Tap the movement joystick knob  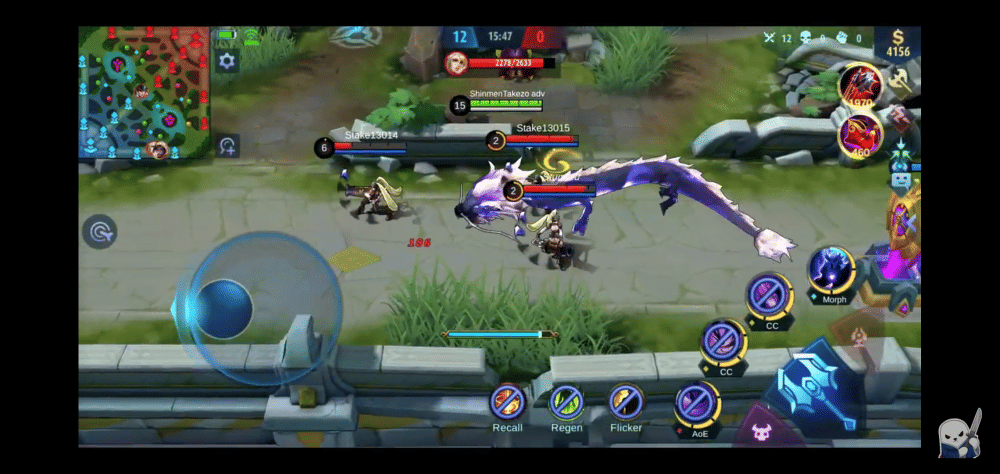point(221,308)
